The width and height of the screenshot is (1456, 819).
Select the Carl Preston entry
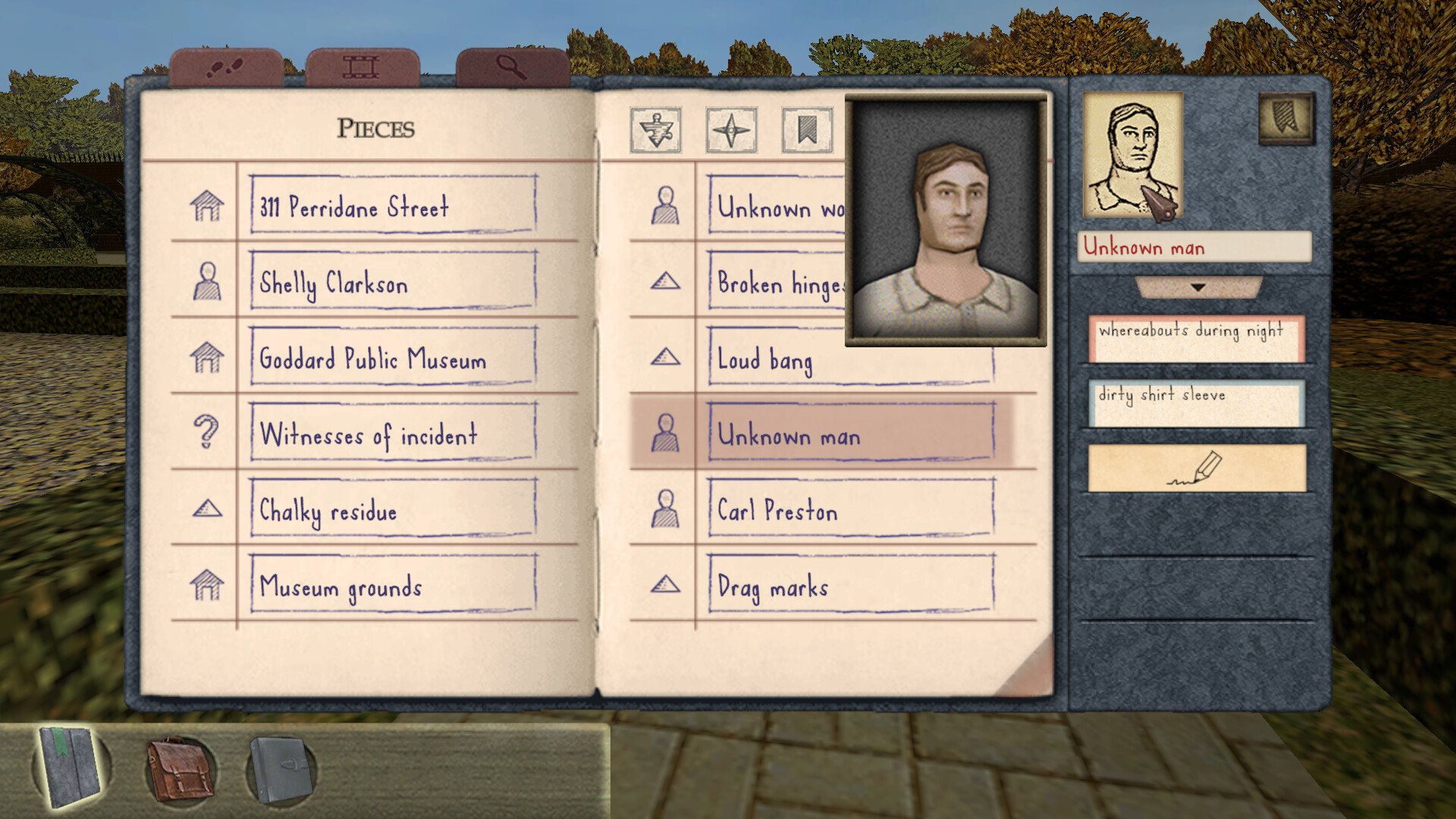(851, 510)
